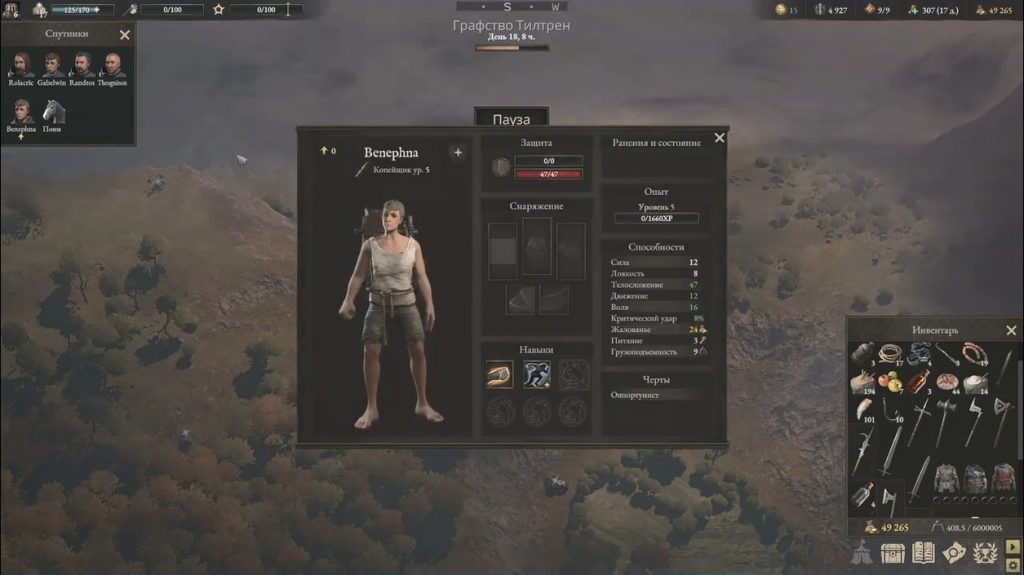Select companion Thorginon's portrait
Image resolution: width=1024 pixels, height=575 pixels.
[113, 66]
